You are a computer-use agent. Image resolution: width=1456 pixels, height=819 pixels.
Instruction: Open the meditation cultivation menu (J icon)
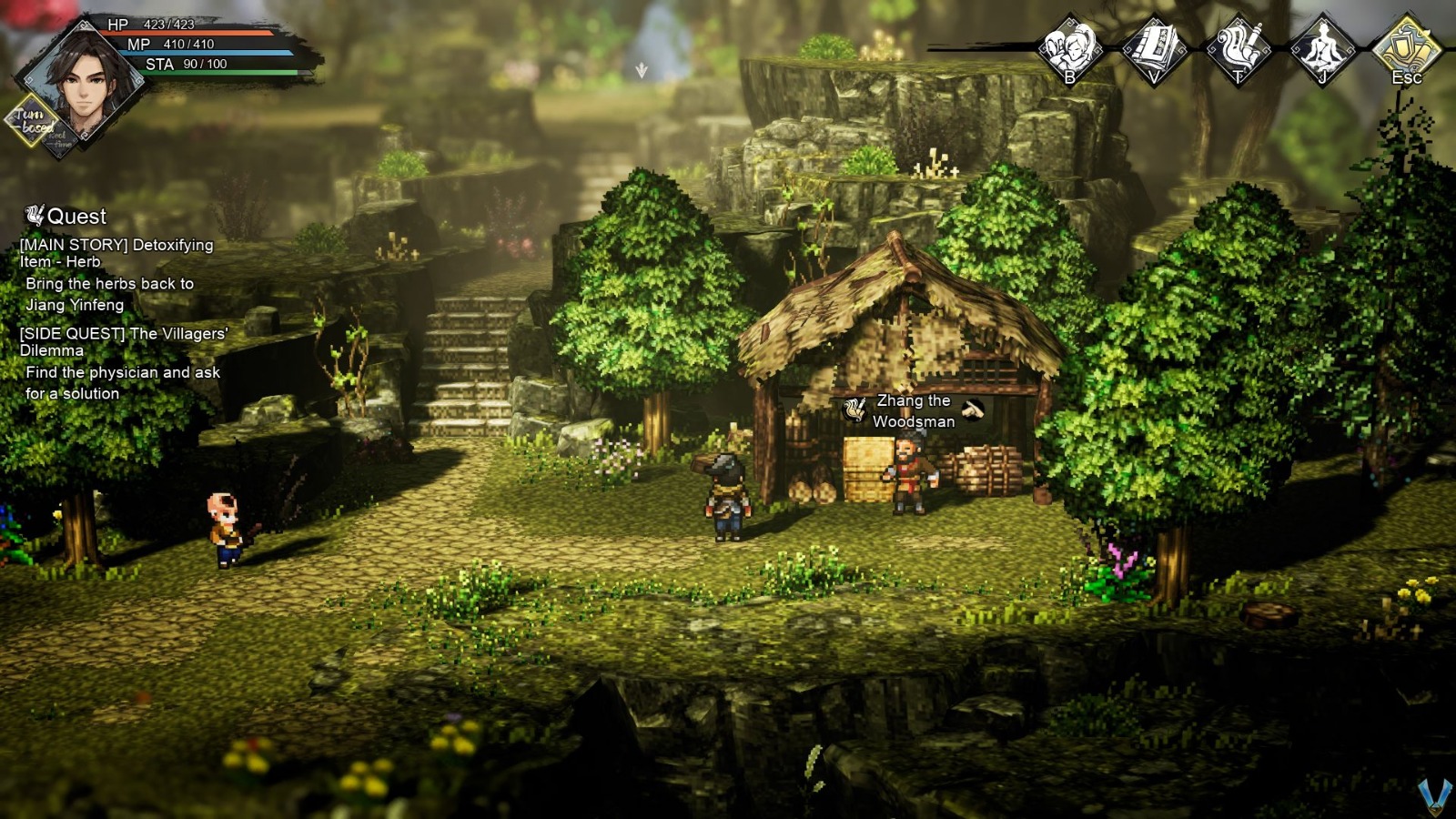(1321, 50)
